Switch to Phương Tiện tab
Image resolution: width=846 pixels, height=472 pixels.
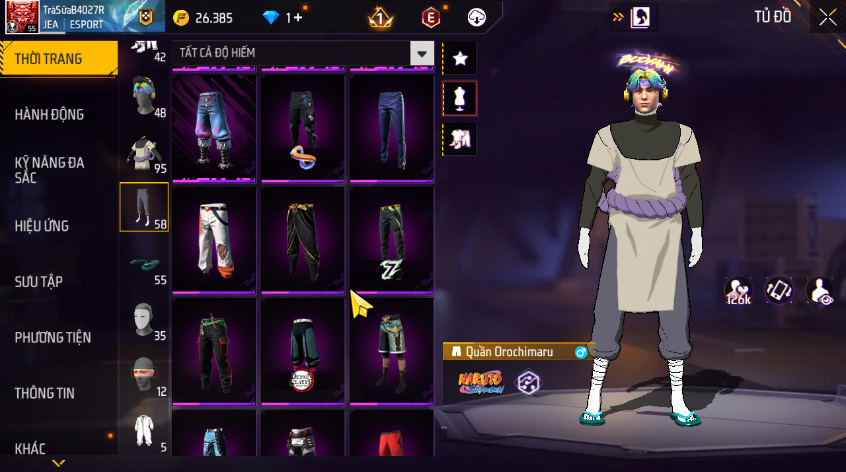click(52, 337)
